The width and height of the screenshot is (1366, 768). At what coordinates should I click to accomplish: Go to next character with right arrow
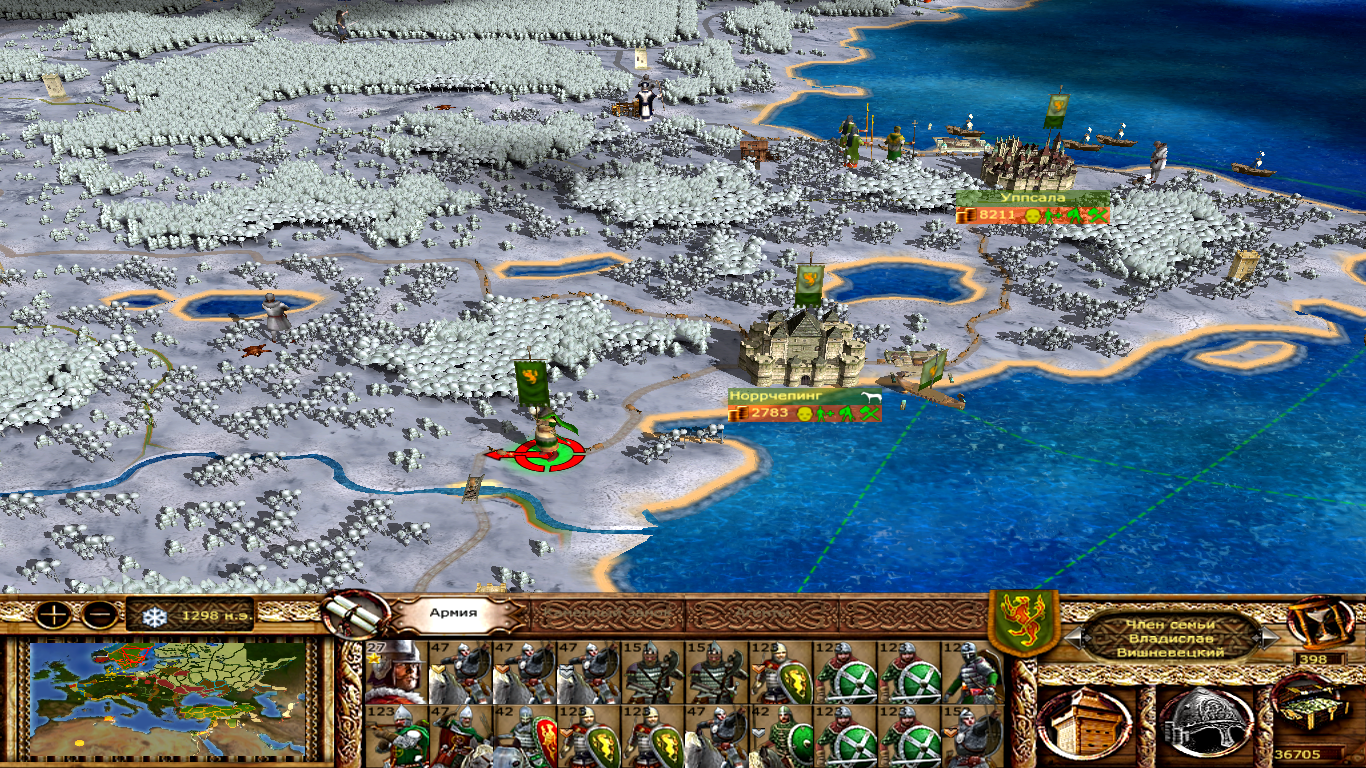pos(1269,637)
